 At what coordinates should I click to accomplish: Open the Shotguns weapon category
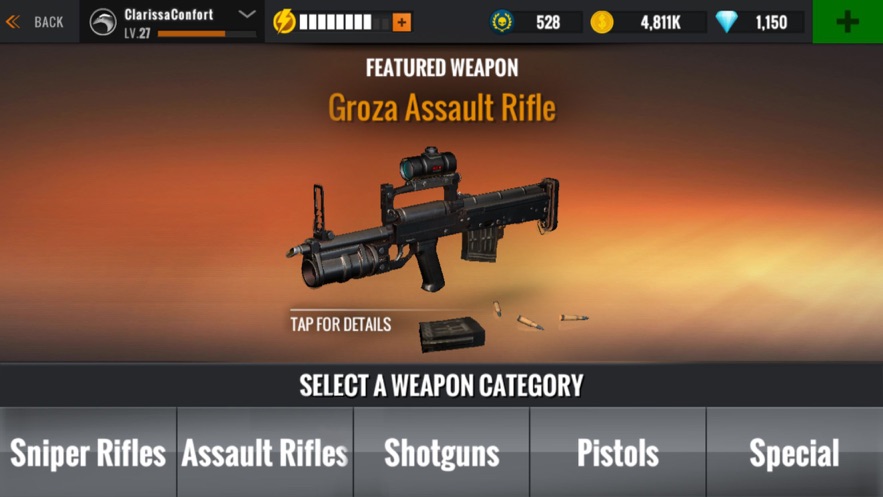pos(442,453)
